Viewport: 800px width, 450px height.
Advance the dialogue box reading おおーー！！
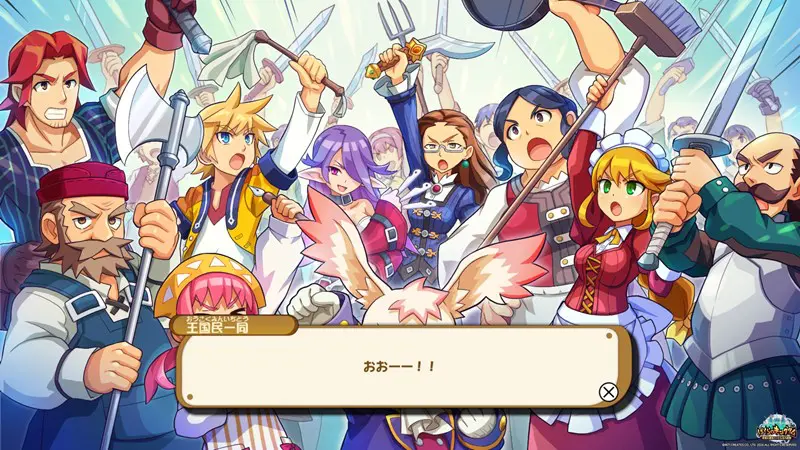[x=607, y=392]
